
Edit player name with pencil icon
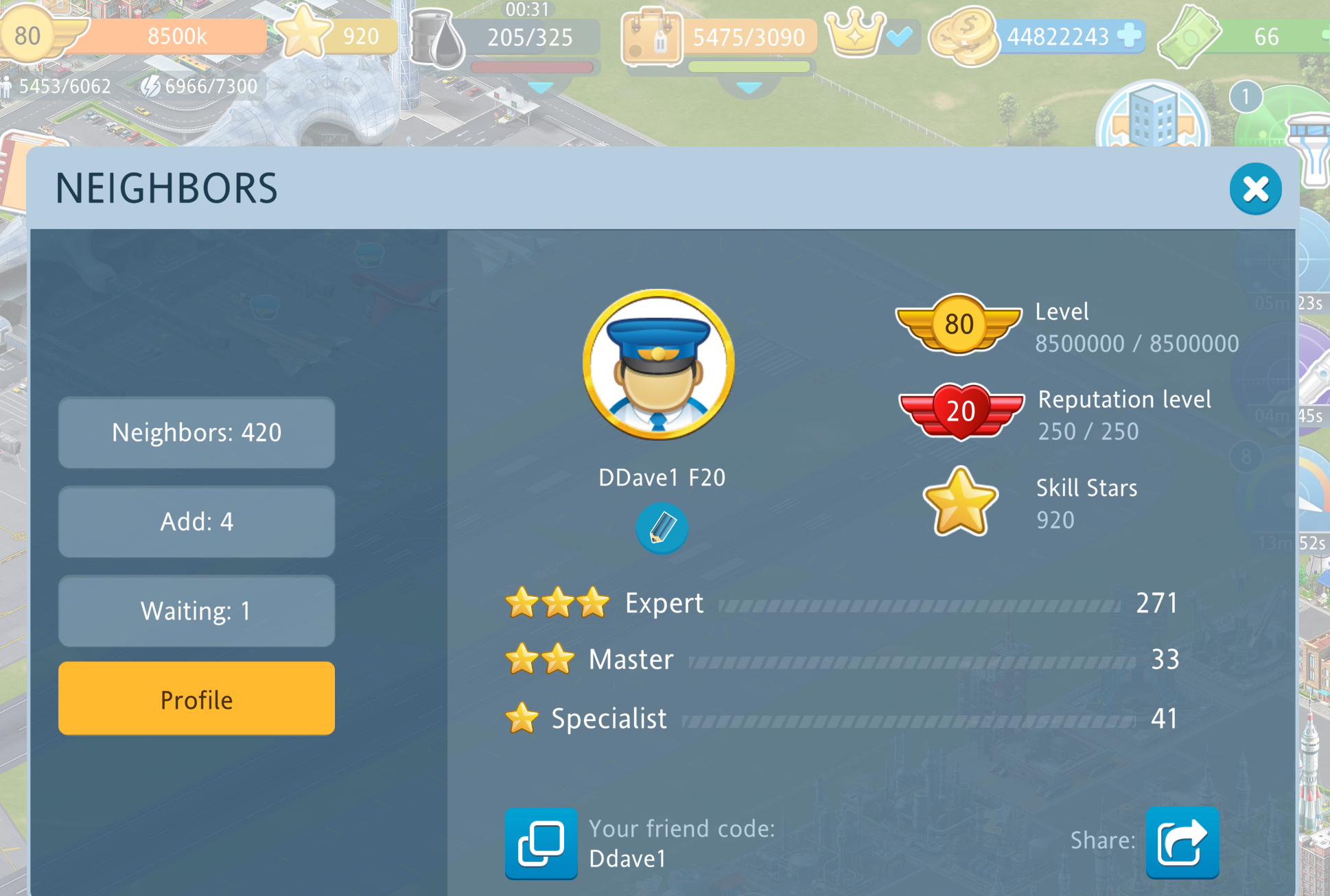662,528
